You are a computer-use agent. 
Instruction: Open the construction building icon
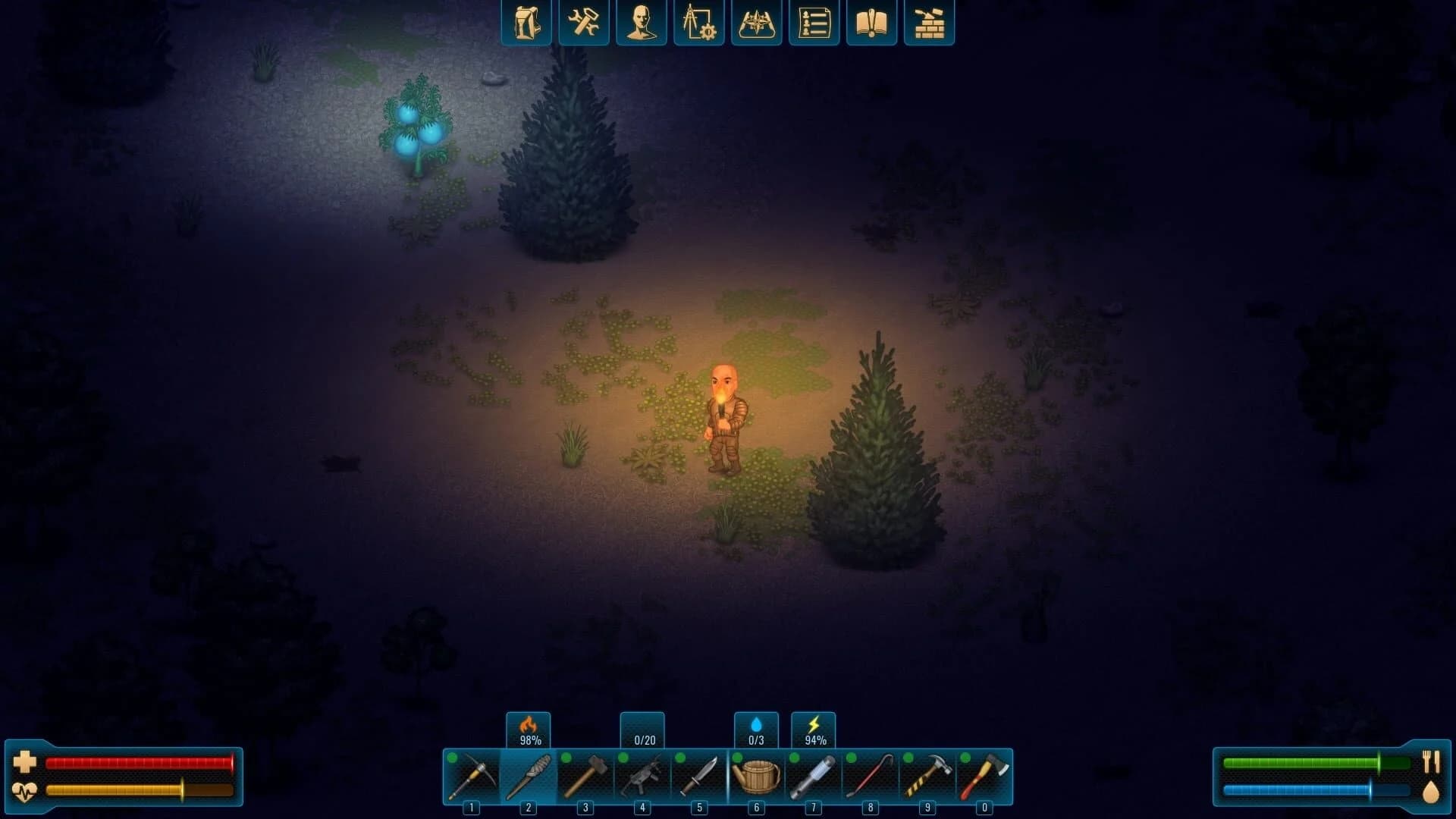tap(929, 23)
